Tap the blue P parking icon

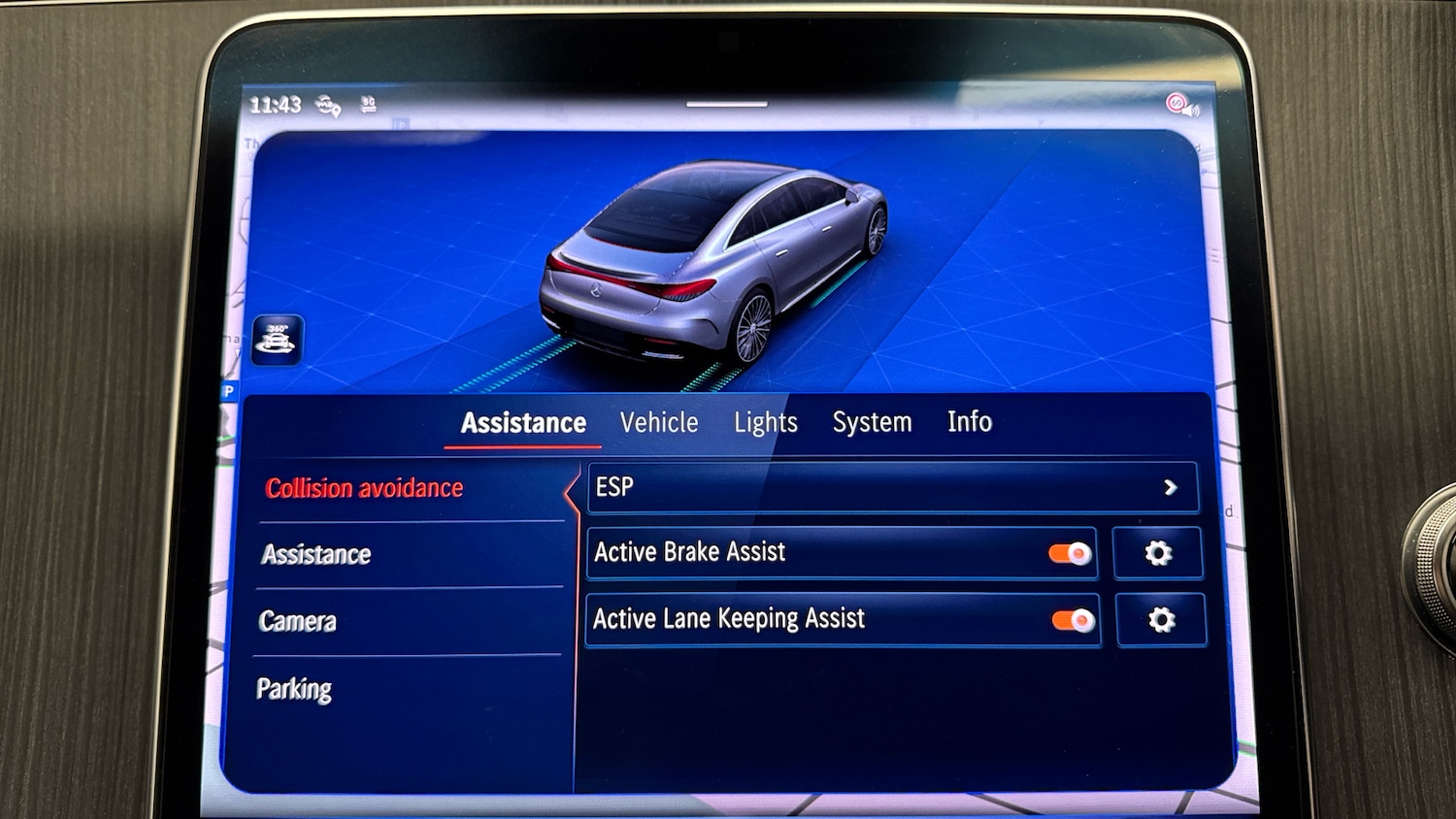point(228,392)
